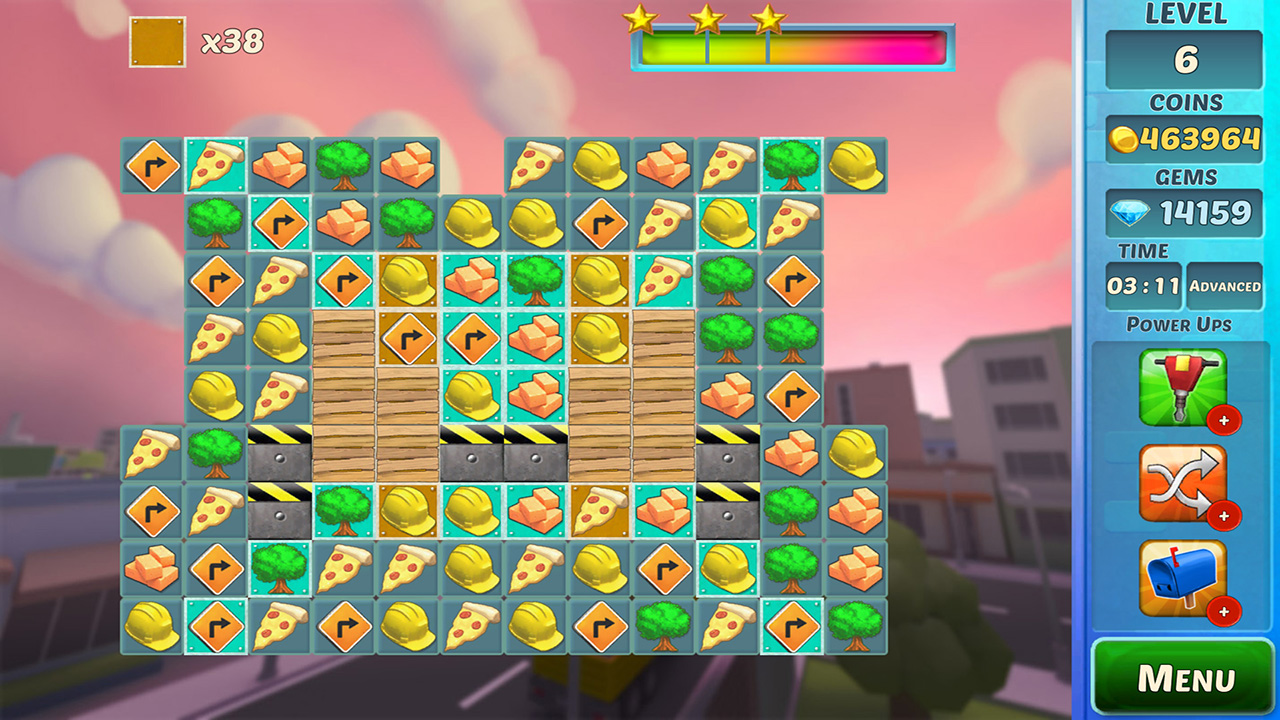Select the tile counter square showing x38

pyautogui.click(x=157, y=42)
